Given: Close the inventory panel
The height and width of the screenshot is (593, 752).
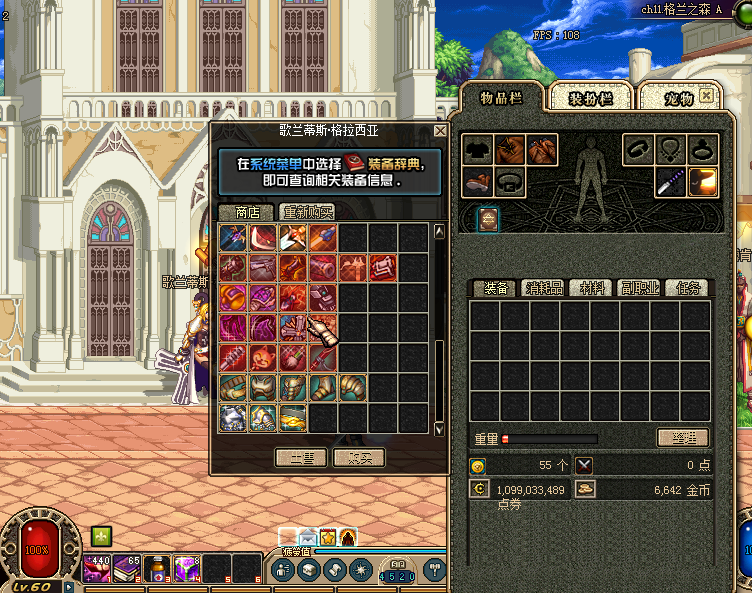Looking at the screenshot, I should pos(706,96).
